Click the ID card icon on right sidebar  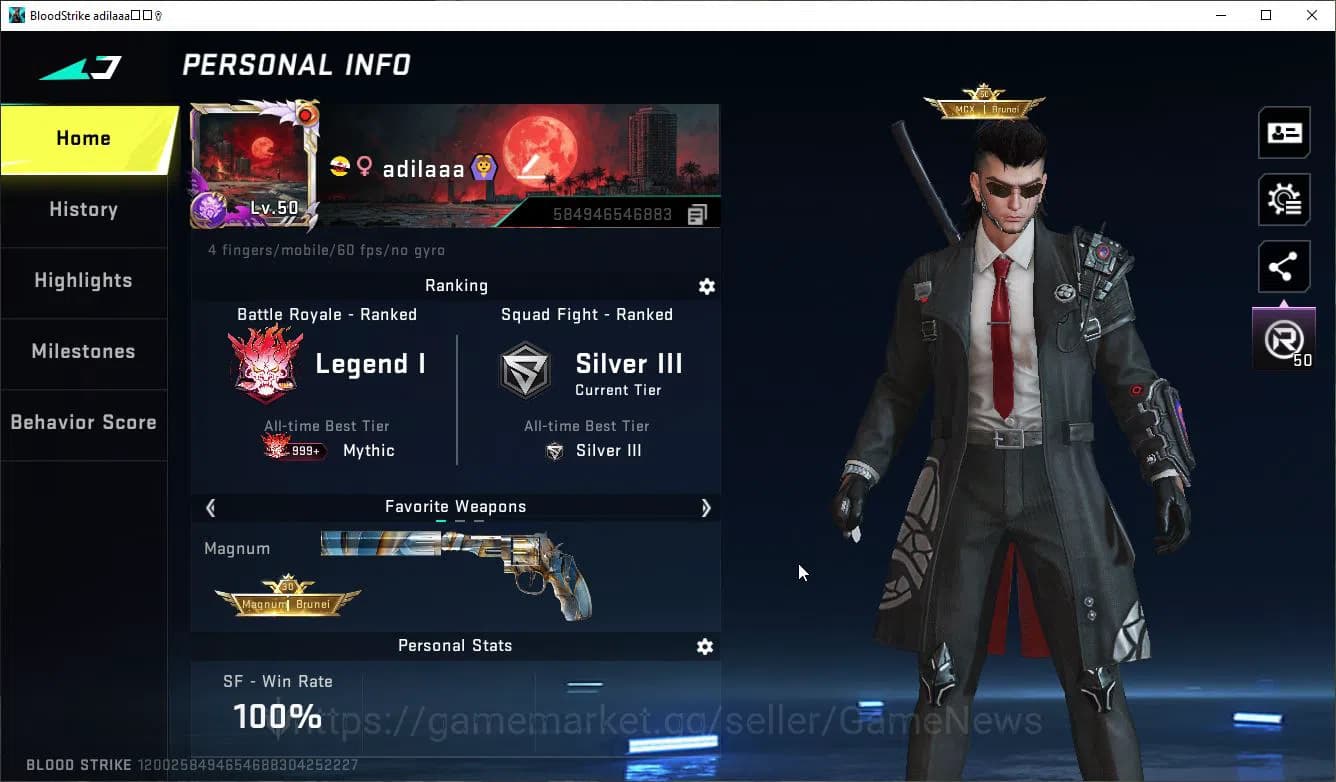1284,132
